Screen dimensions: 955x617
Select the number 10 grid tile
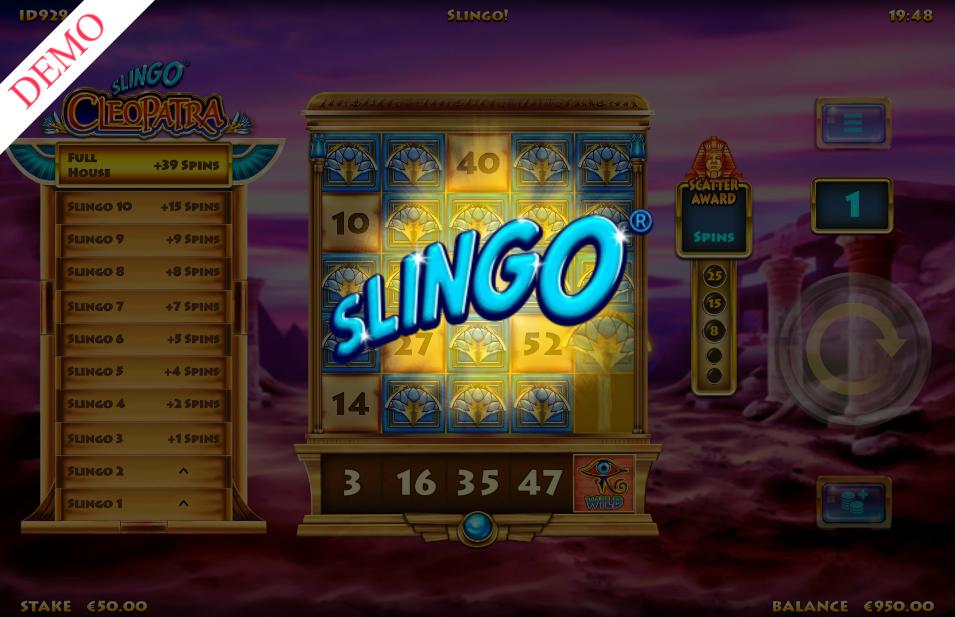point(350,224)
